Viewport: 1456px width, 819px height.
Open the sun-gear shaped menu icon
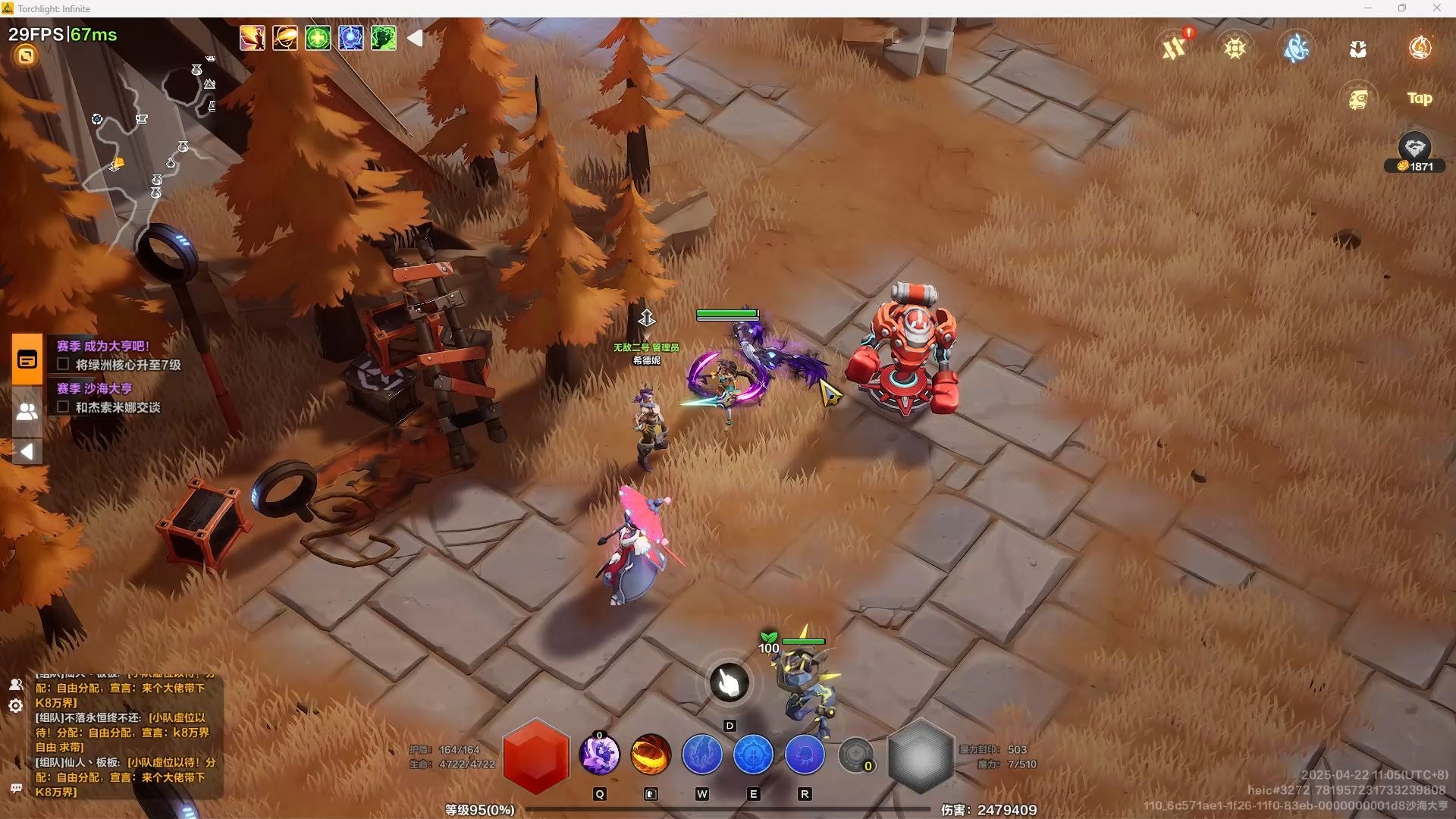[1235, 49]
